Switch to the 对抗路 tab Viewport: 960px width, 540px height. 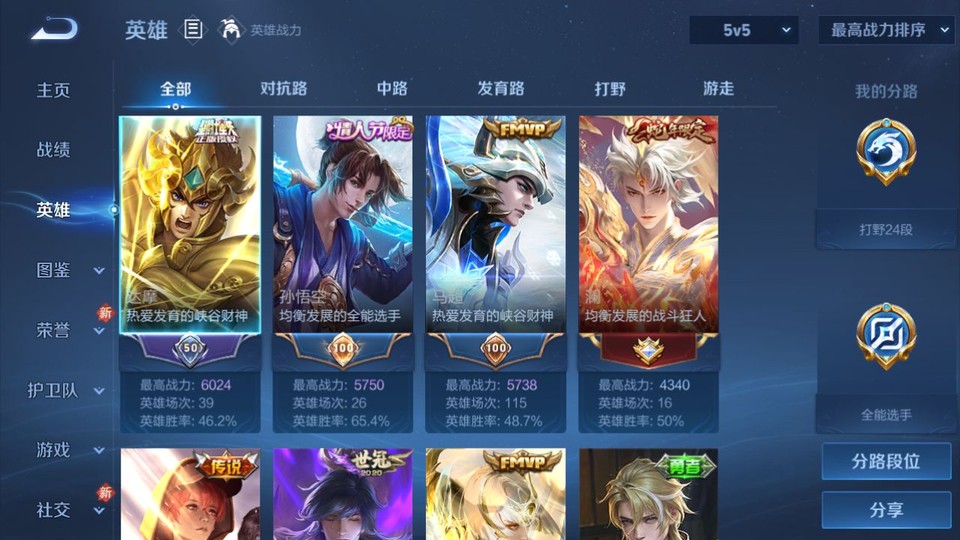(283, 88)
